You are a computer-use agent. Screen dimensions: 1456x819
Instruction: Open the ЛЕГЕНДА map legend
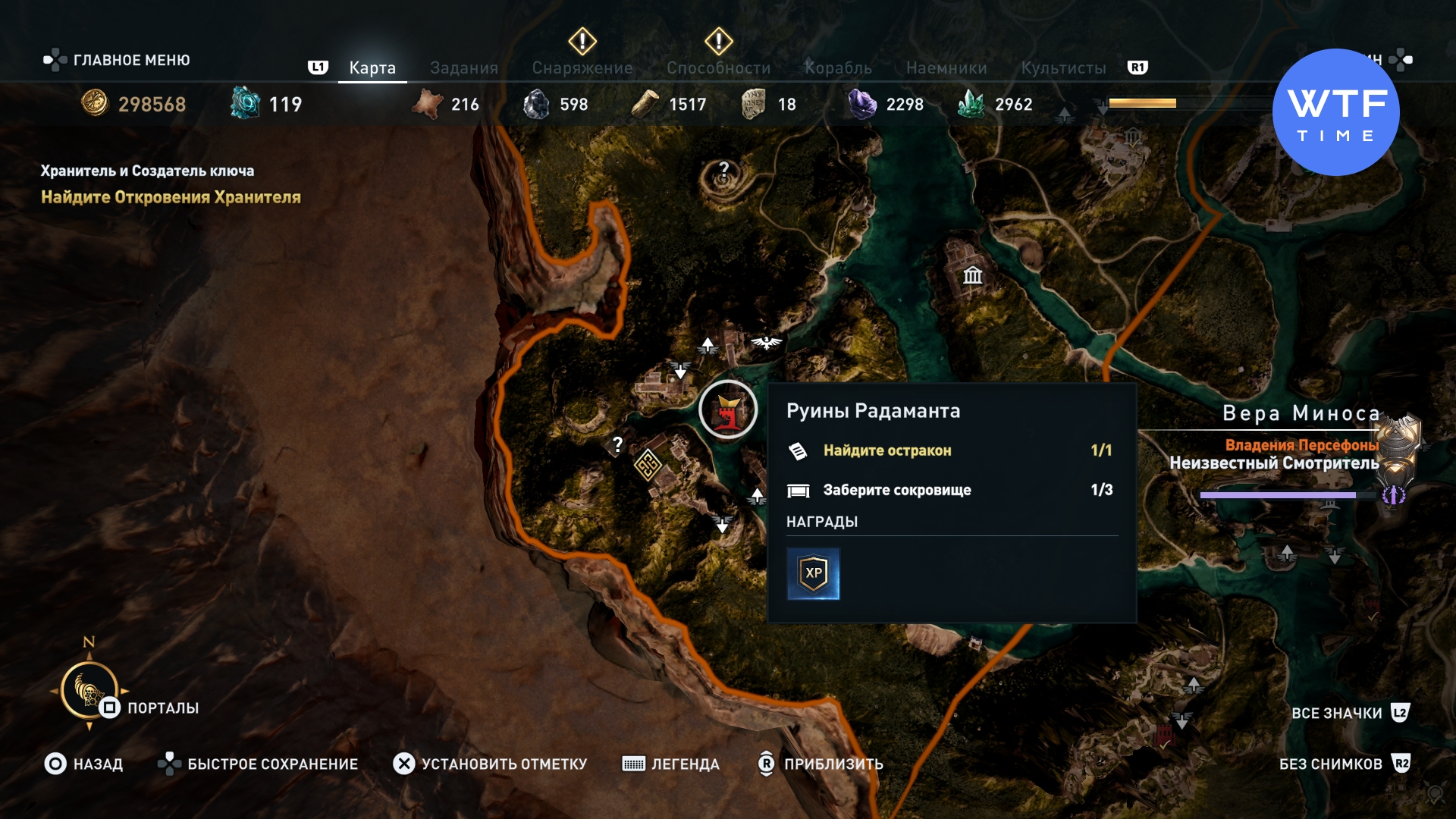click(670, 764)
